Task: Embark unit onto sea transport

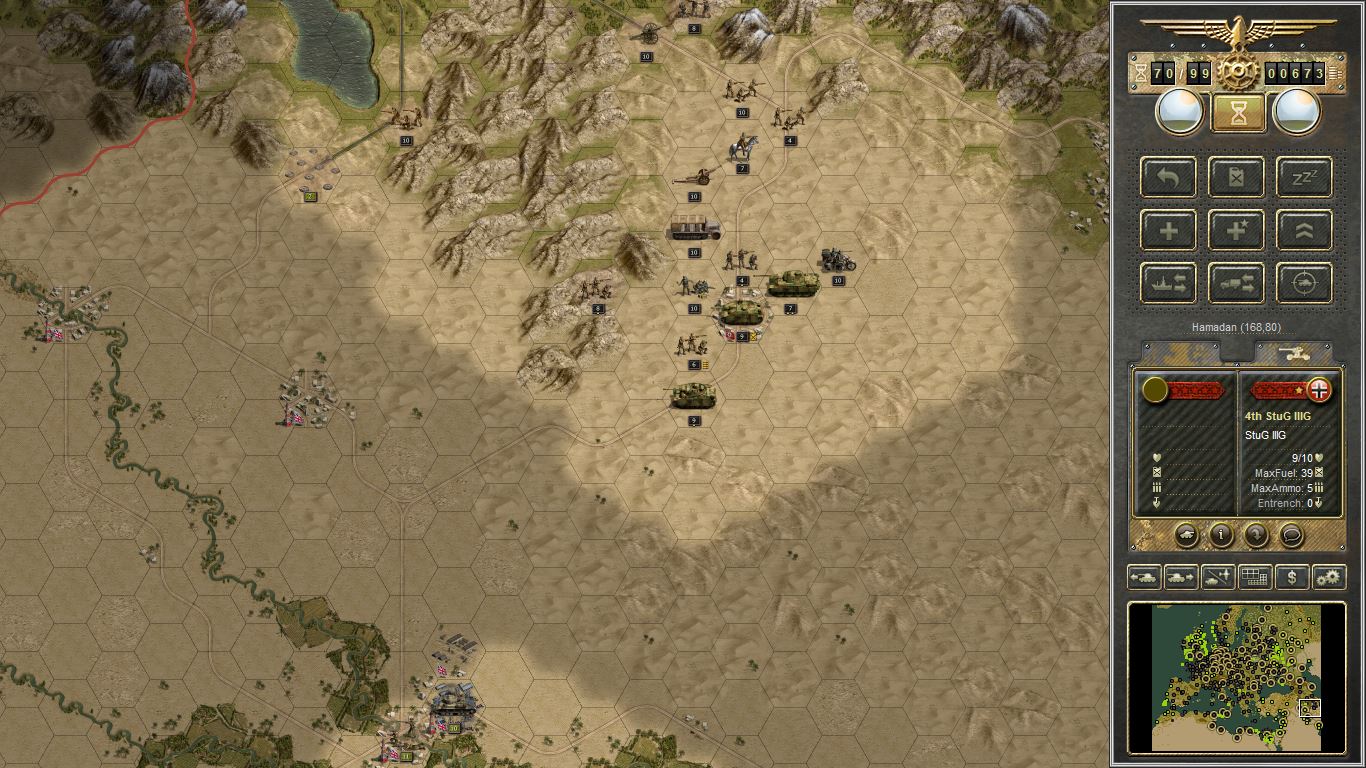Action: (x=1167, y=282)
